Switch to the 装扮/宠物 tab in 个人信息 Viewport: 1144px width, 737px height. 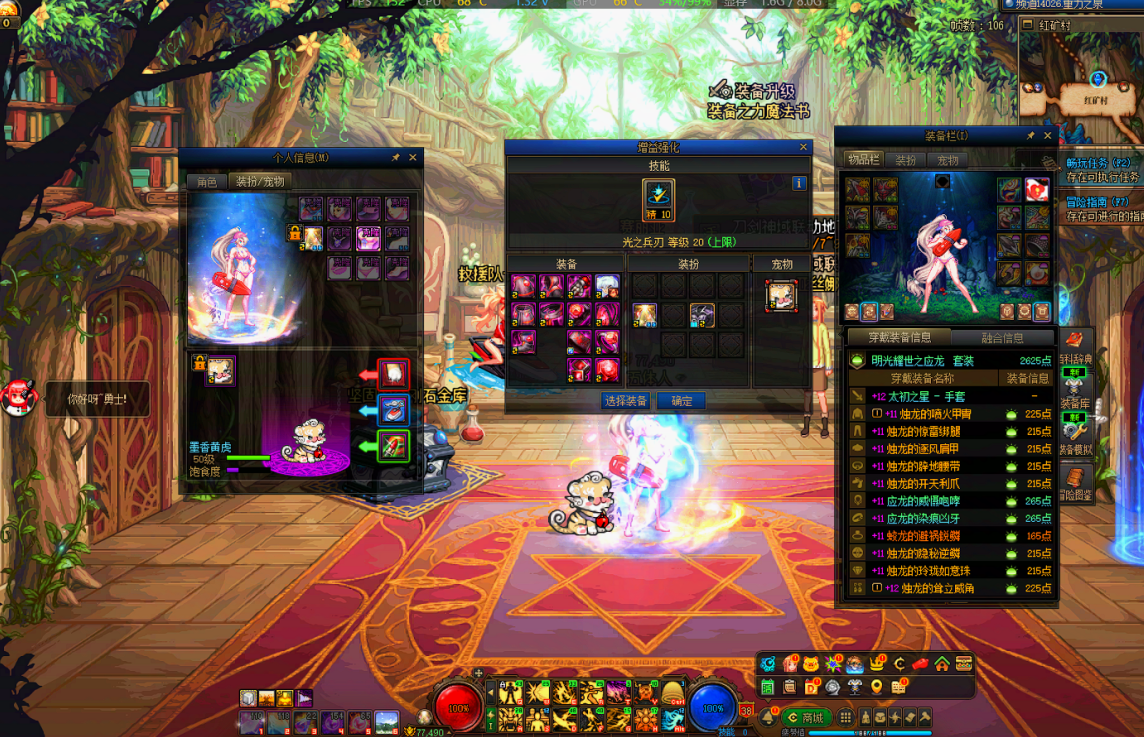(260, 182)
